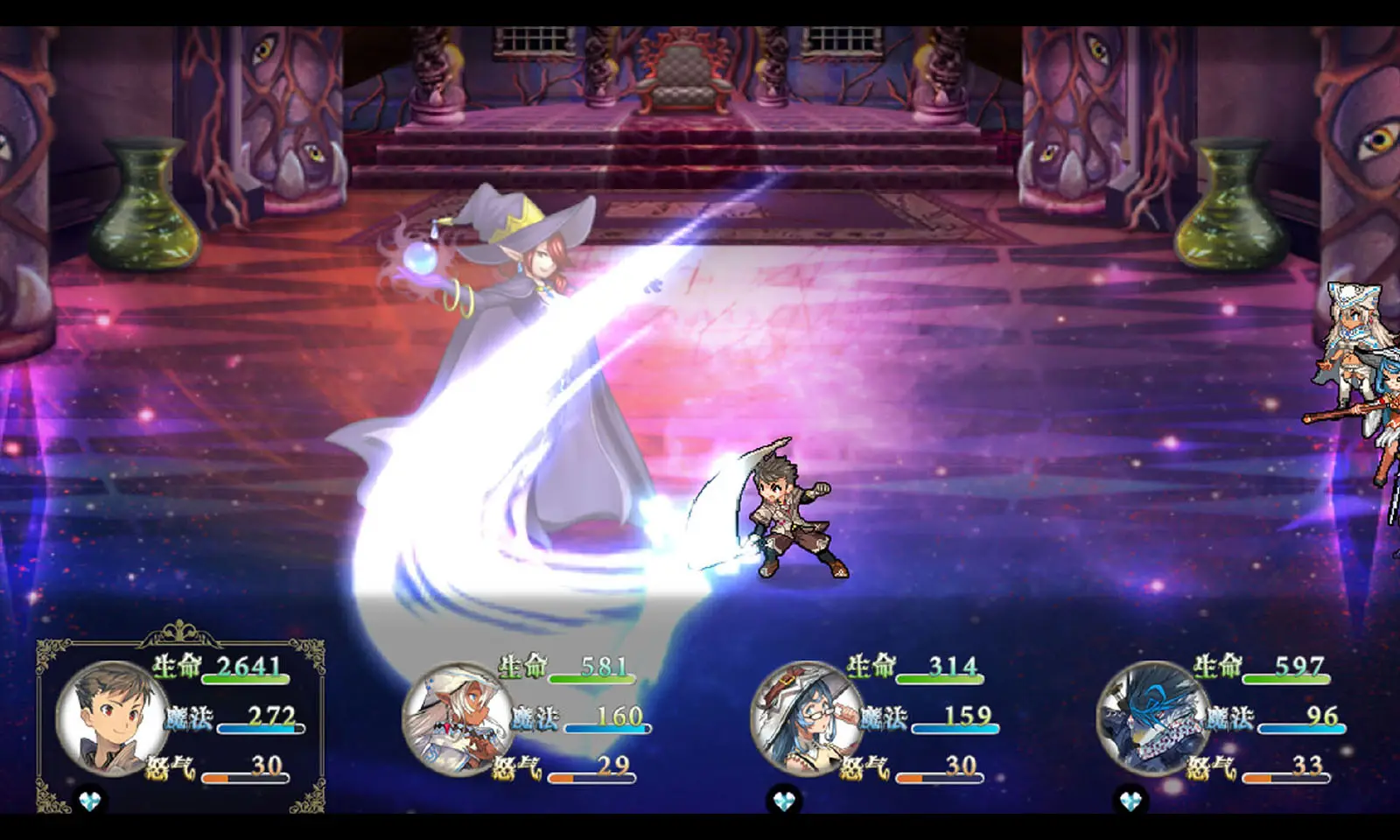The image size is (1400, 840).
Task: Click the gem icon under the hero portrait
Action: 89,800
